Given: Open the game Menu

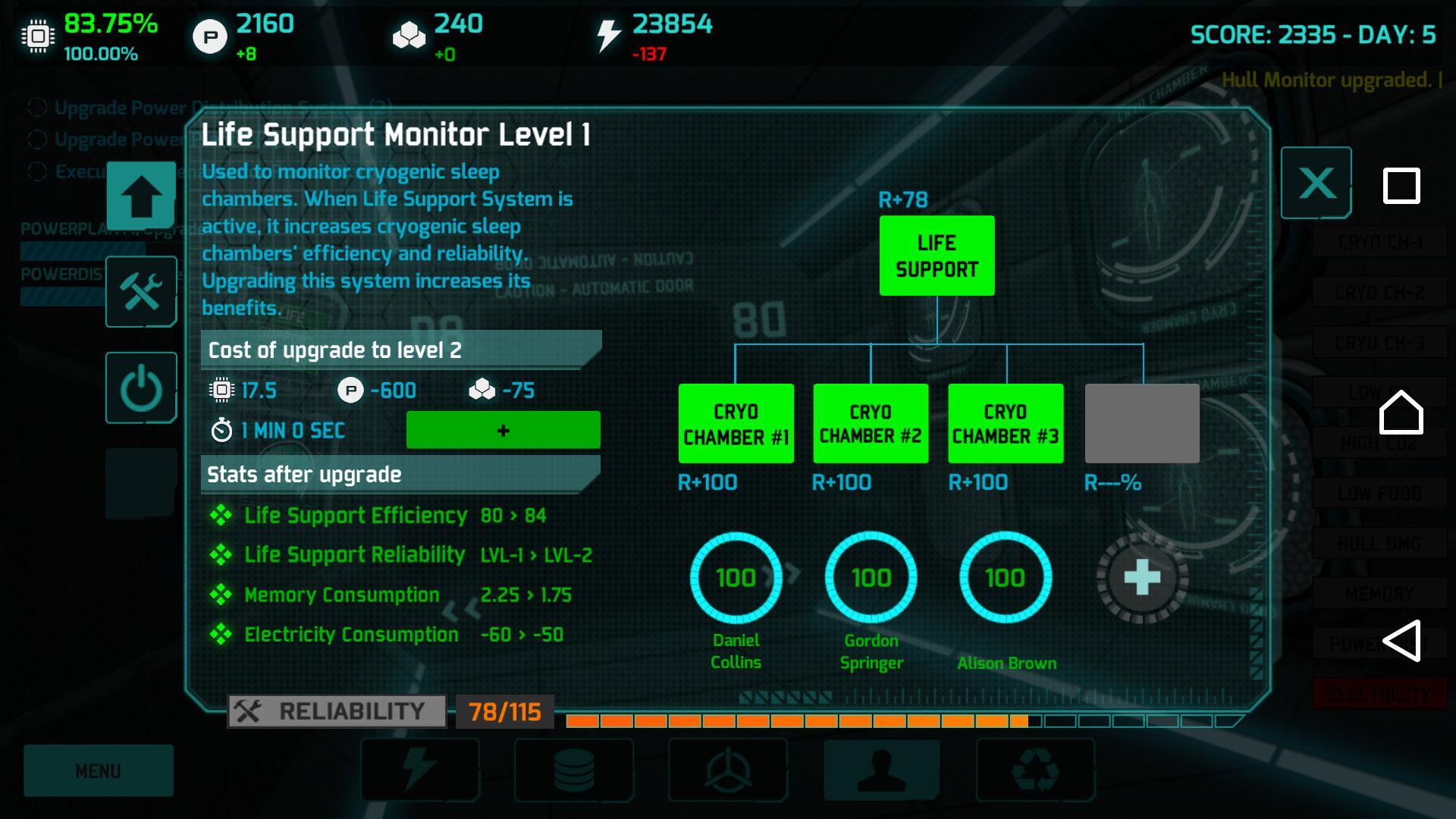Looking at the screenshot, I should pyautogui.click(x=99, y=770).
